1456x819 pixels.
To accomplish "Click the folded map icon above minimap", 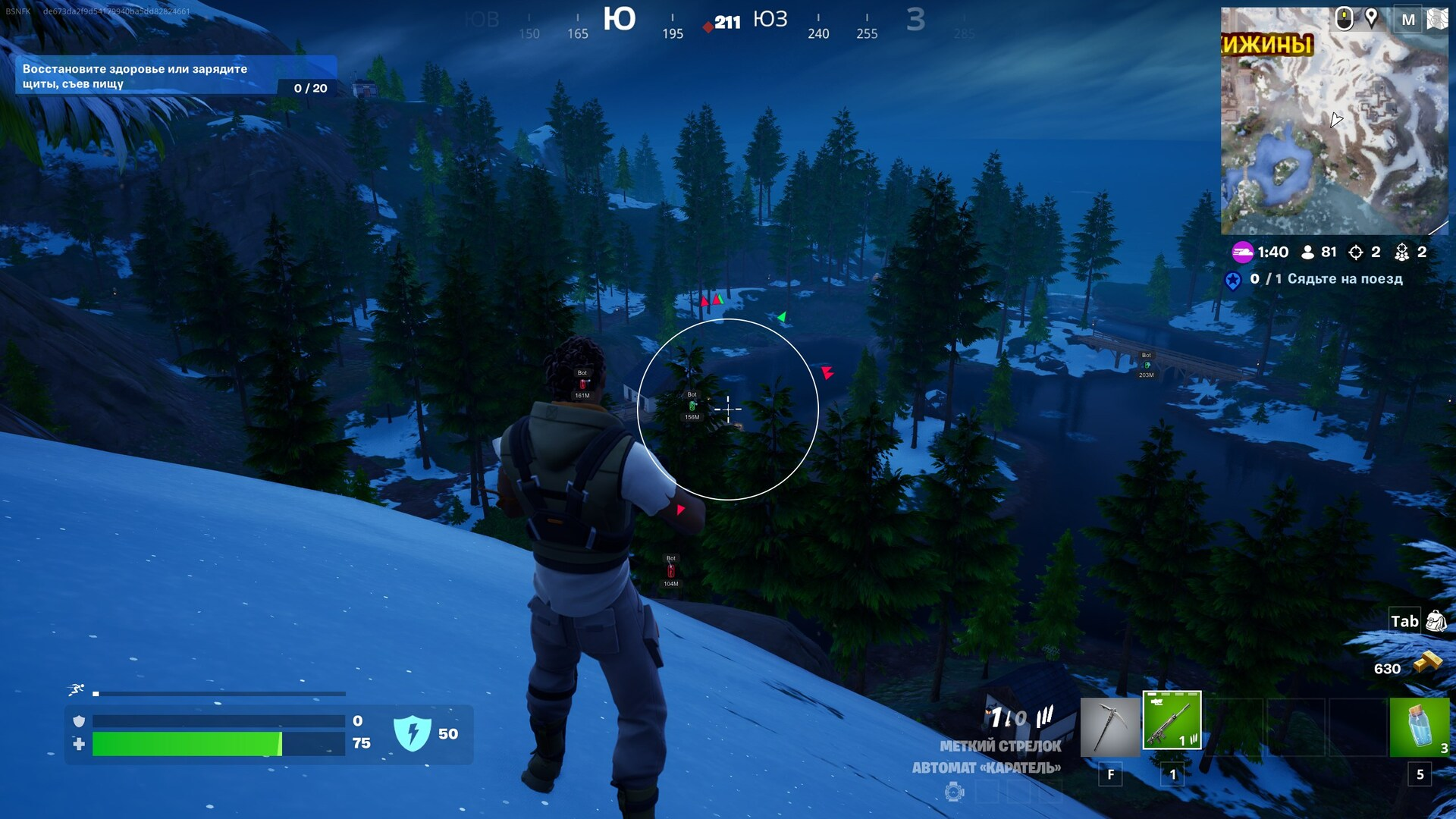I will (1437, 19).
